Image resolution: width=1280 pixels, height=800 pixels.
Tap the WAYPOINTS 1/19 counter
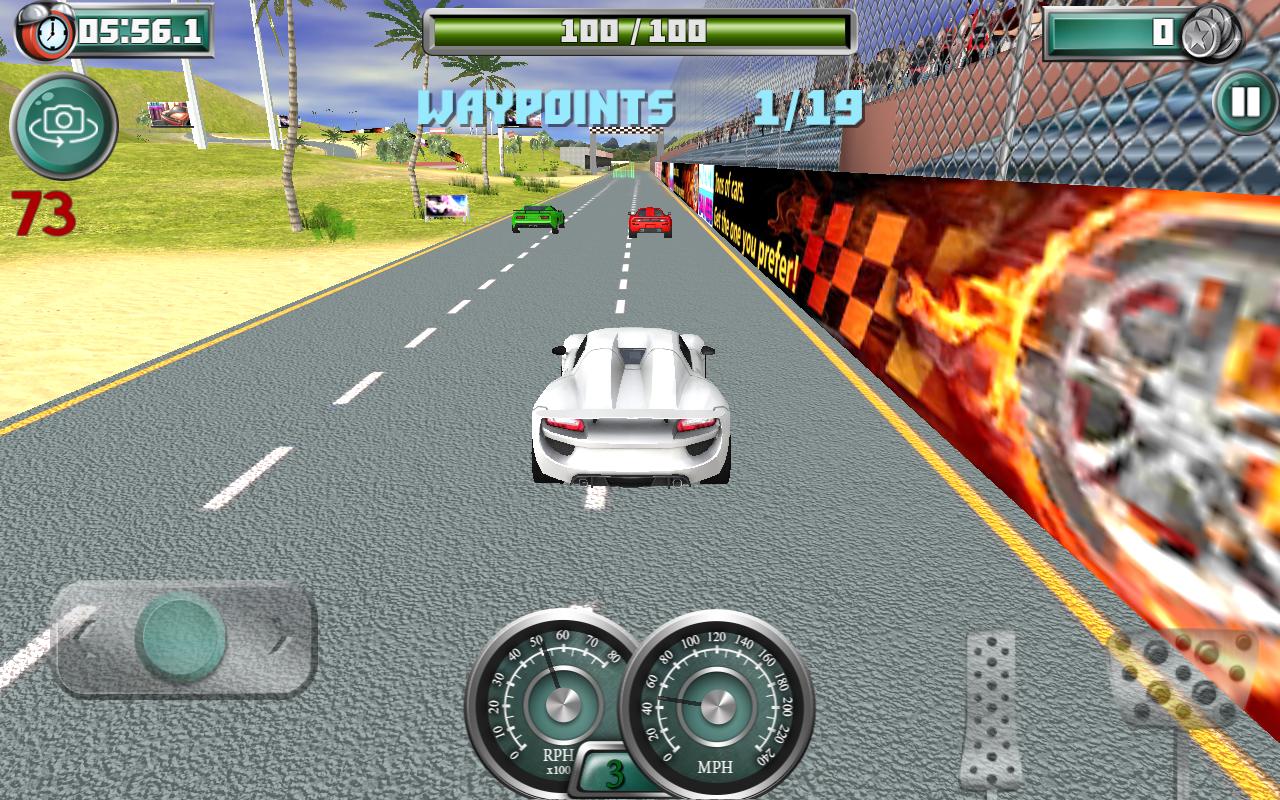click(x=640, y=107)
